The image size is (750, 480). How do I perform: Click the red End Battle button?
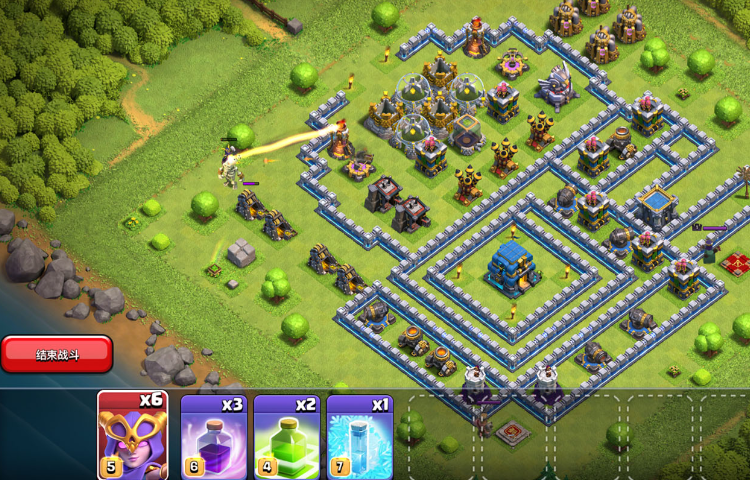(x=56, y=354)
